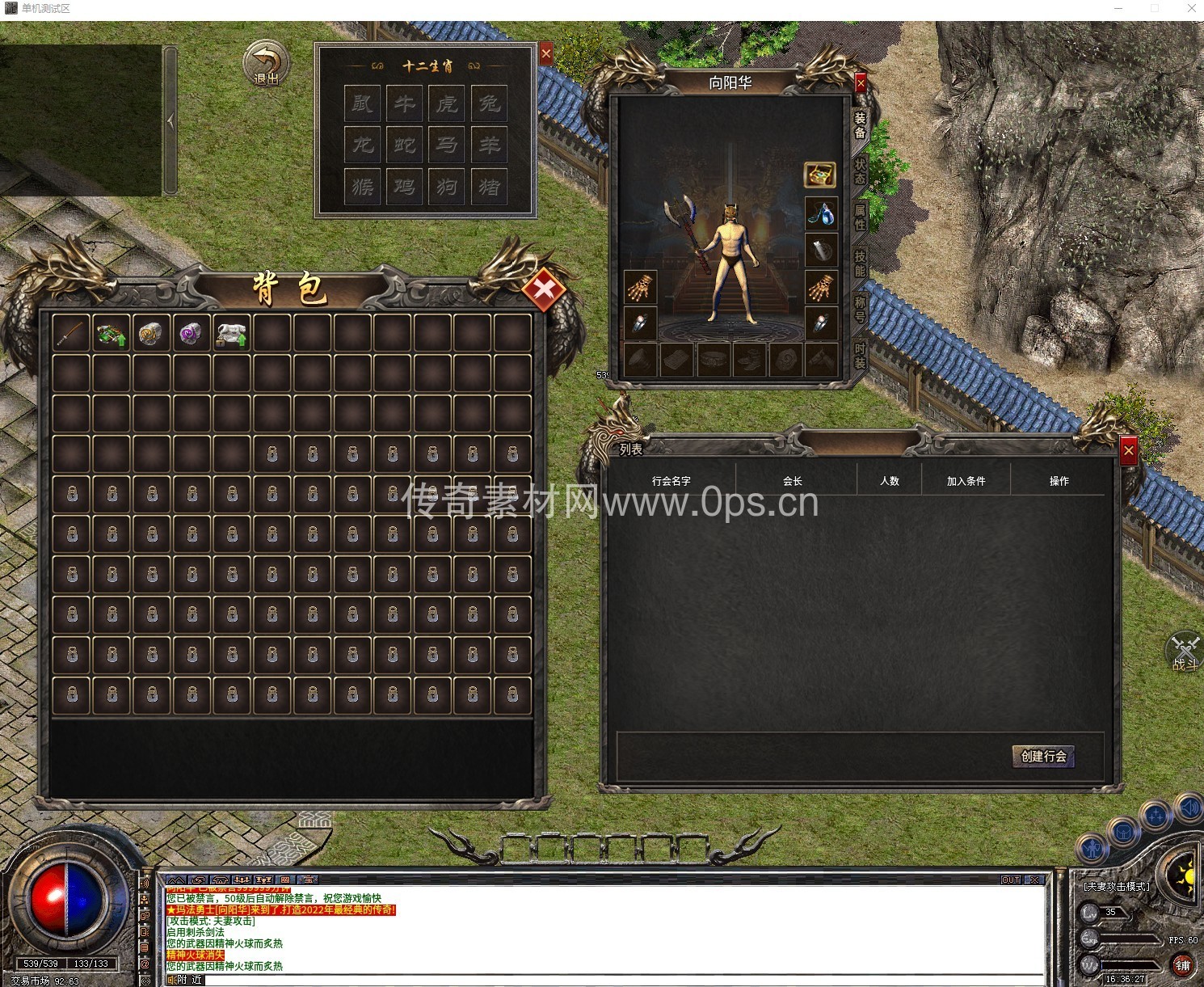Image resolution: width=1204 pixels, height=987 pixels.
Task: Open the 技能 skills tab
Action: [861, 263]
